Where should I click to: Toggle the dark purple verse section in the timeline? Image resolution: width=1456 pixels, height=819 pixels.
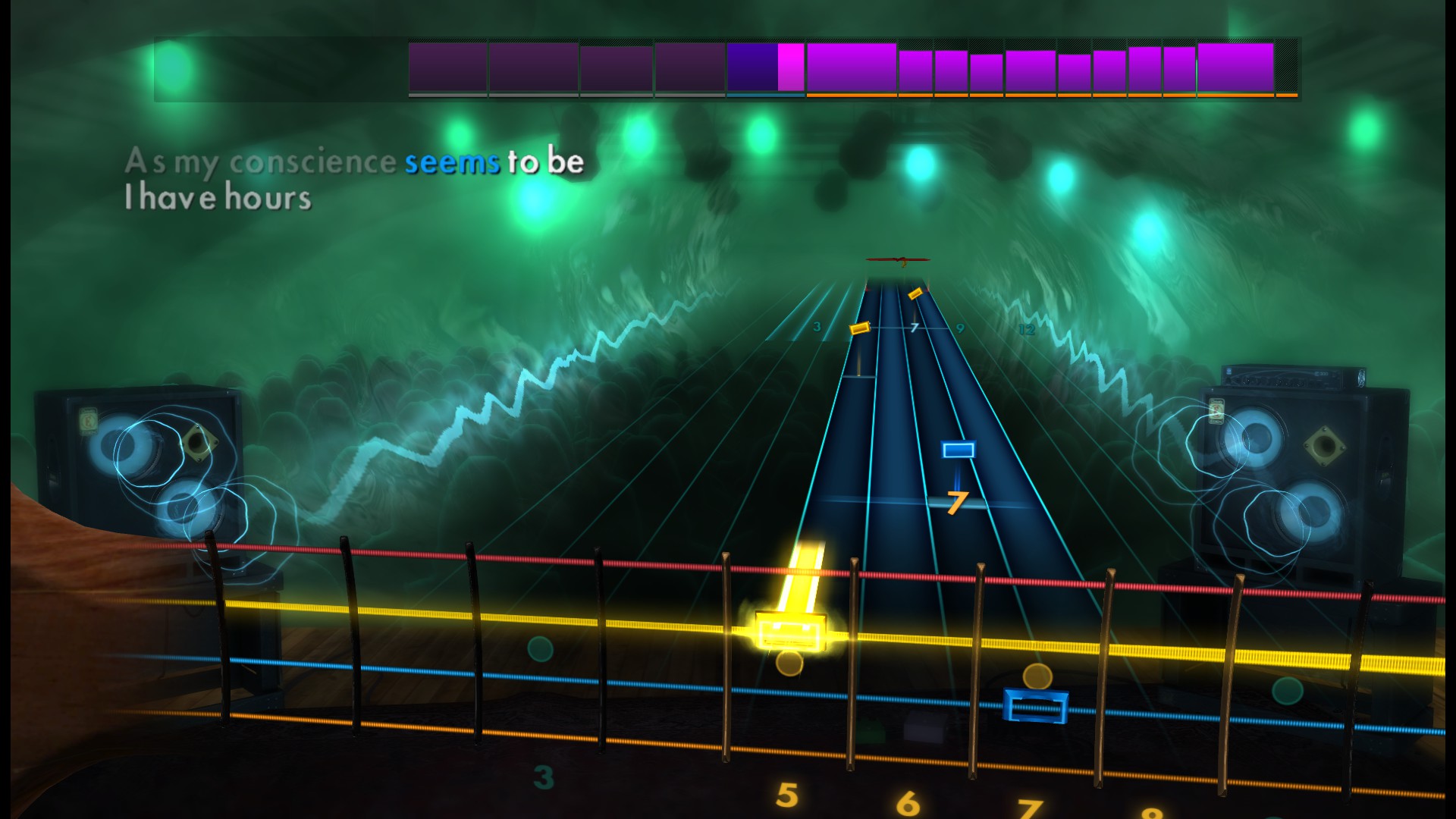click(447, 70)
